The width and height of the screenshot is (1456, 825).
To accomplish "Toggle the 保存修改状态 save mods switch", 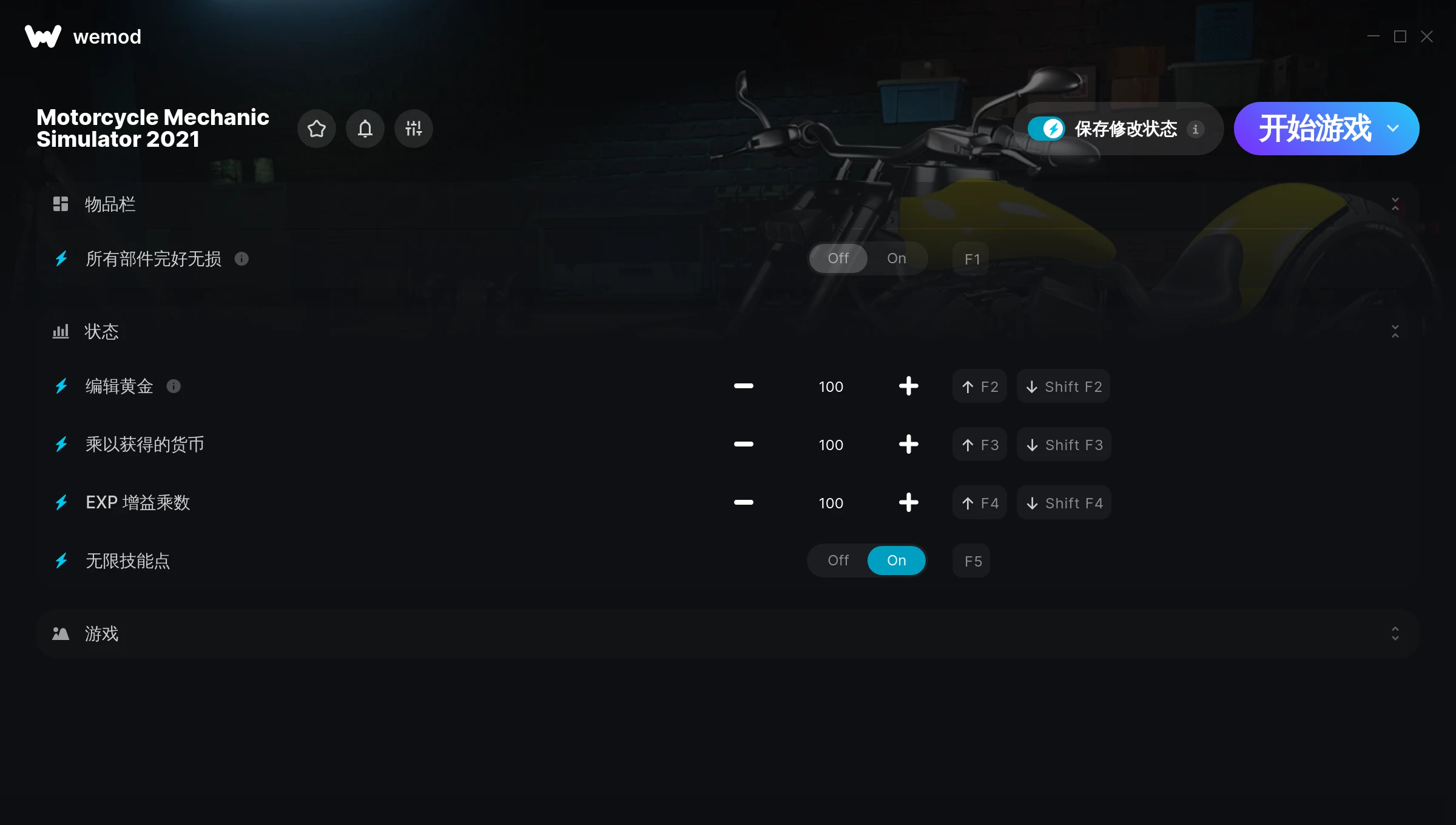I will coord(1046,129).
